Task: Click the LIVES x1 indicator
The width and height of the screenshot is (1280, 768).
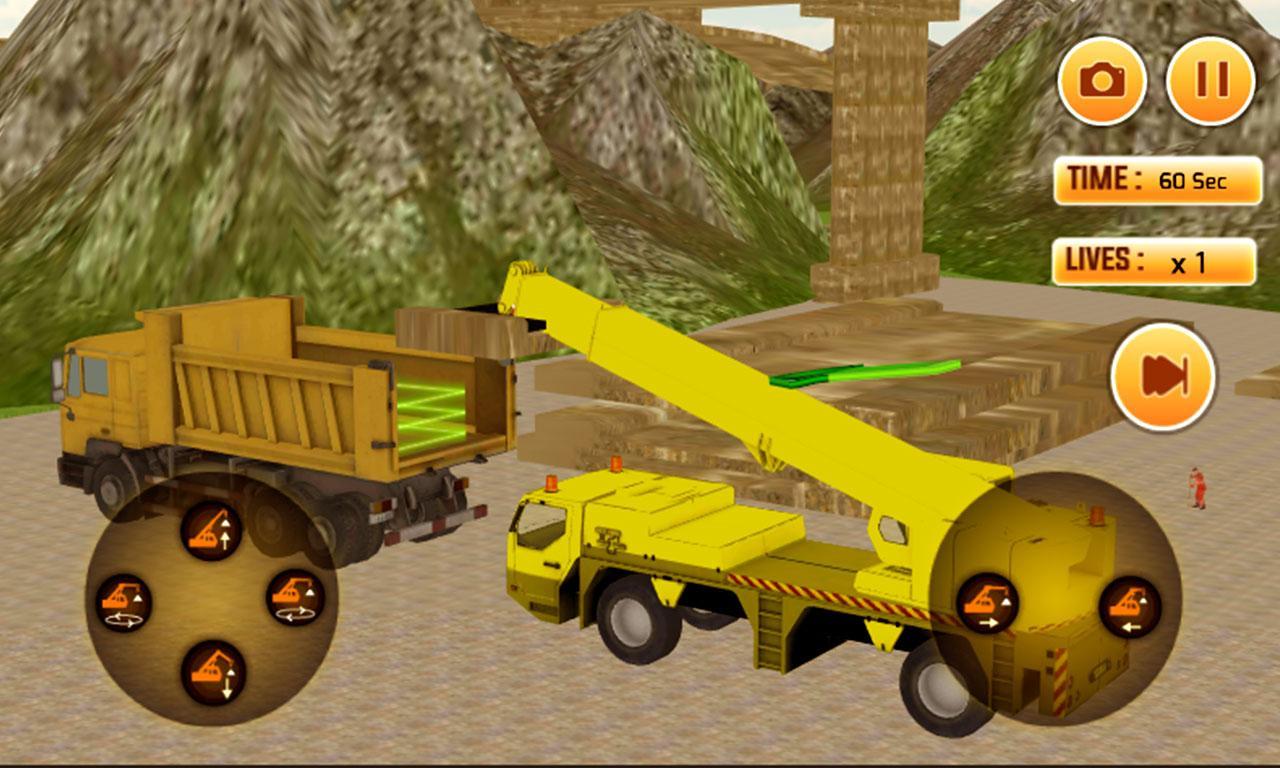Action: (x=1152, y=258)
